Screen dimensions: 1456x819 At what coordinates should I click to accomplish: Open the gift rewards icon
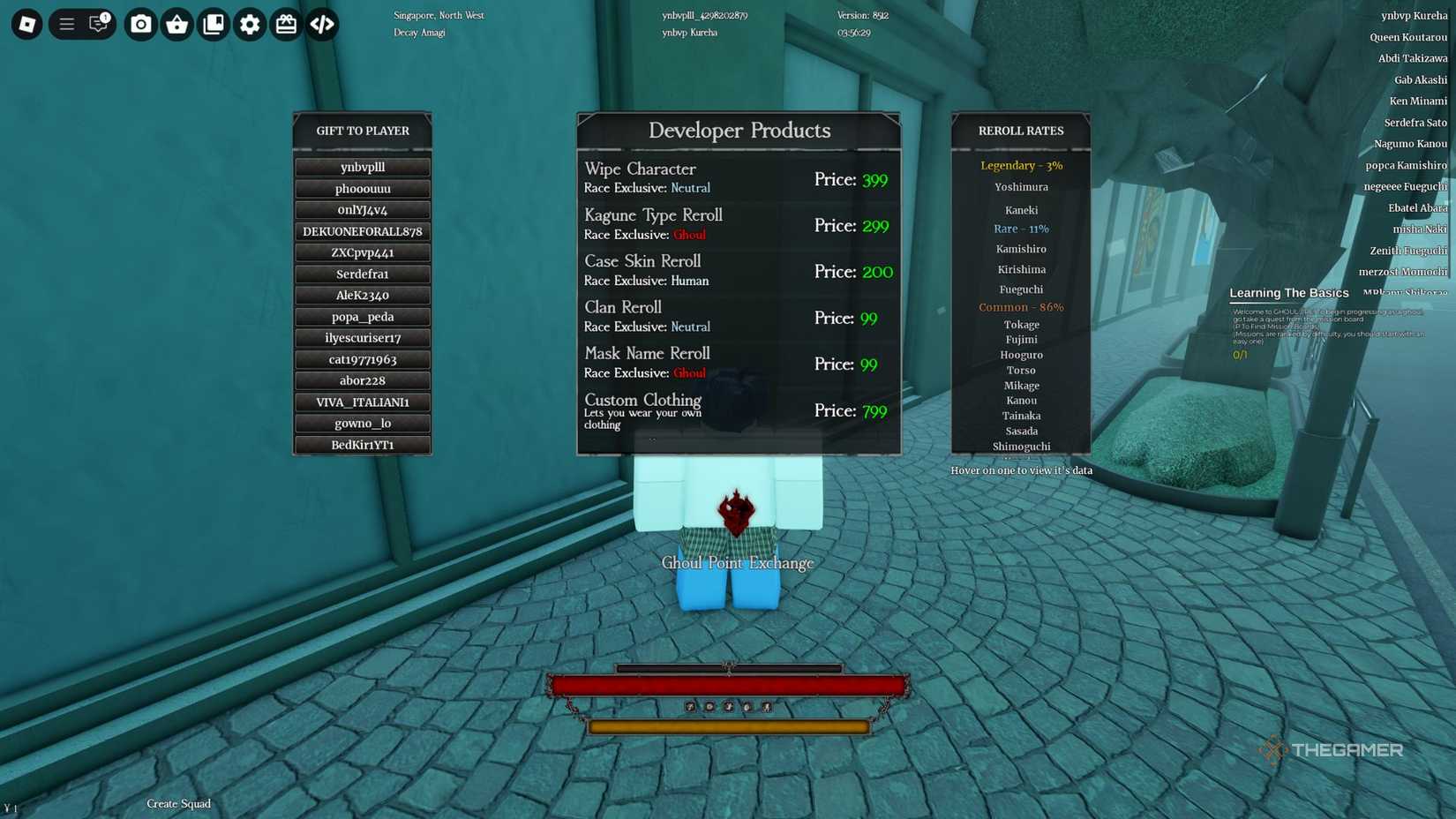[286, 24]
